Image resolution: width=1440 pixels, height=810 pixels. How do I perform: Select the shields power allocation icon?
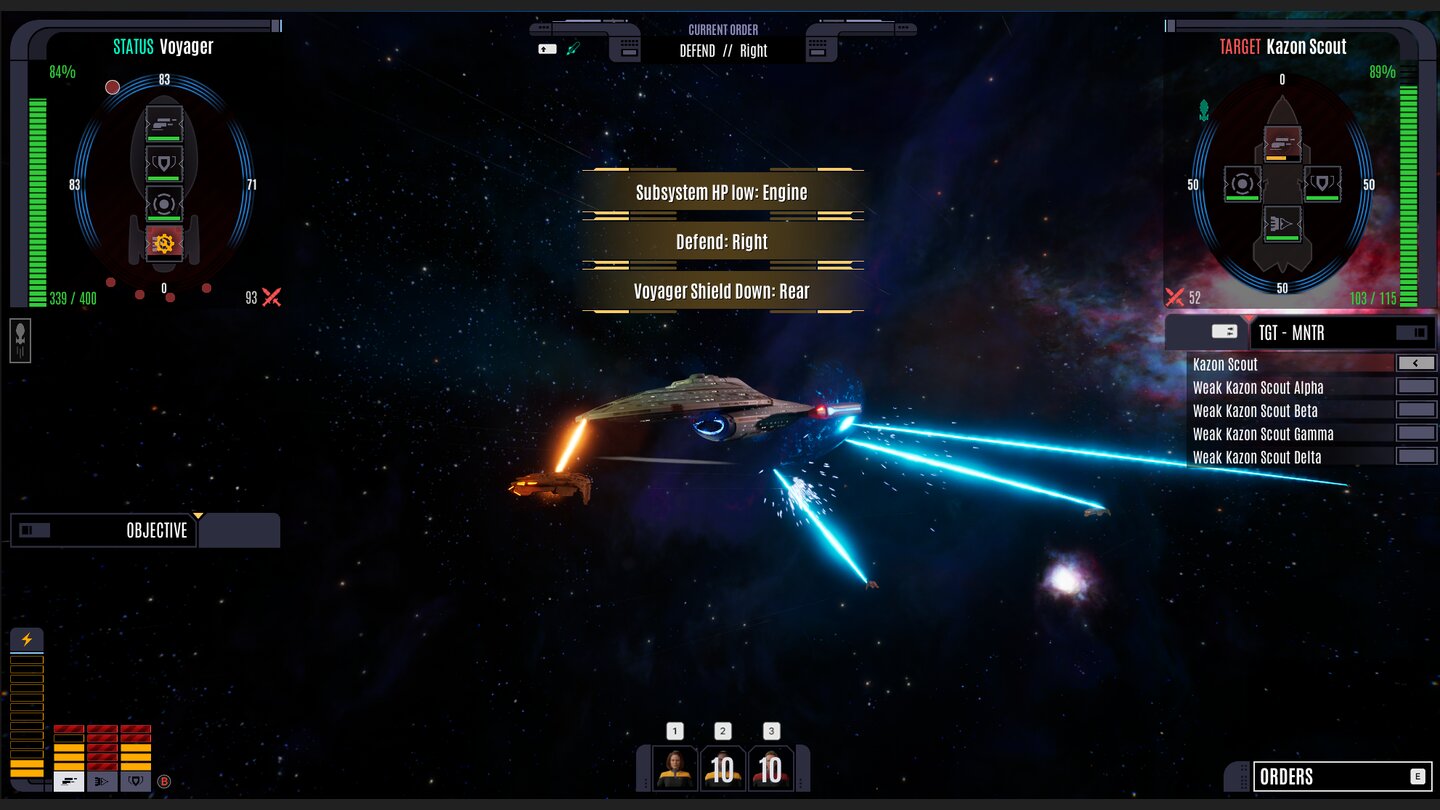click(135, 782)
